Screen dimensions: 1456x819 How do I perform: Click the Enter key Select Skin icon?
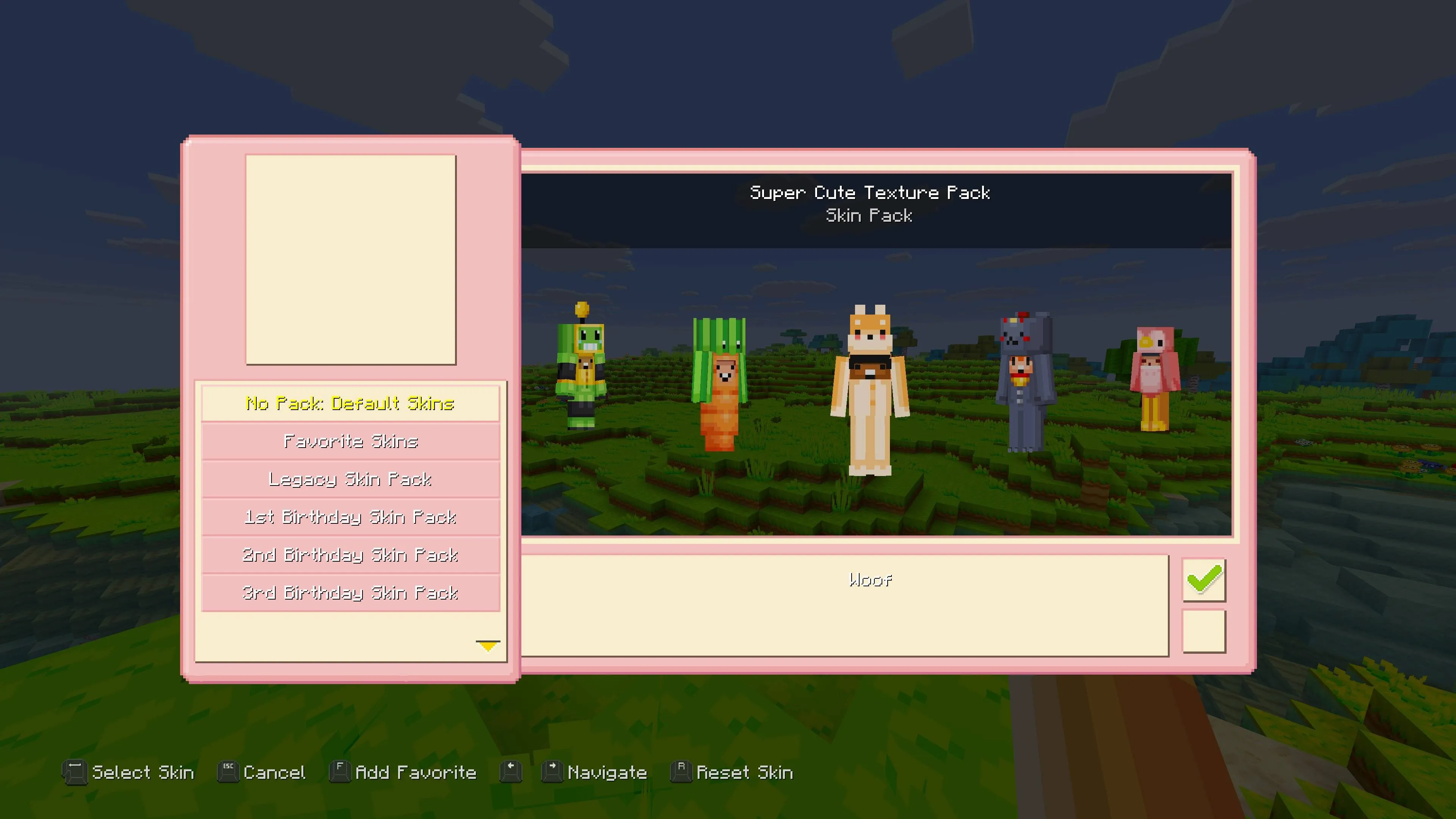(75, 772)
